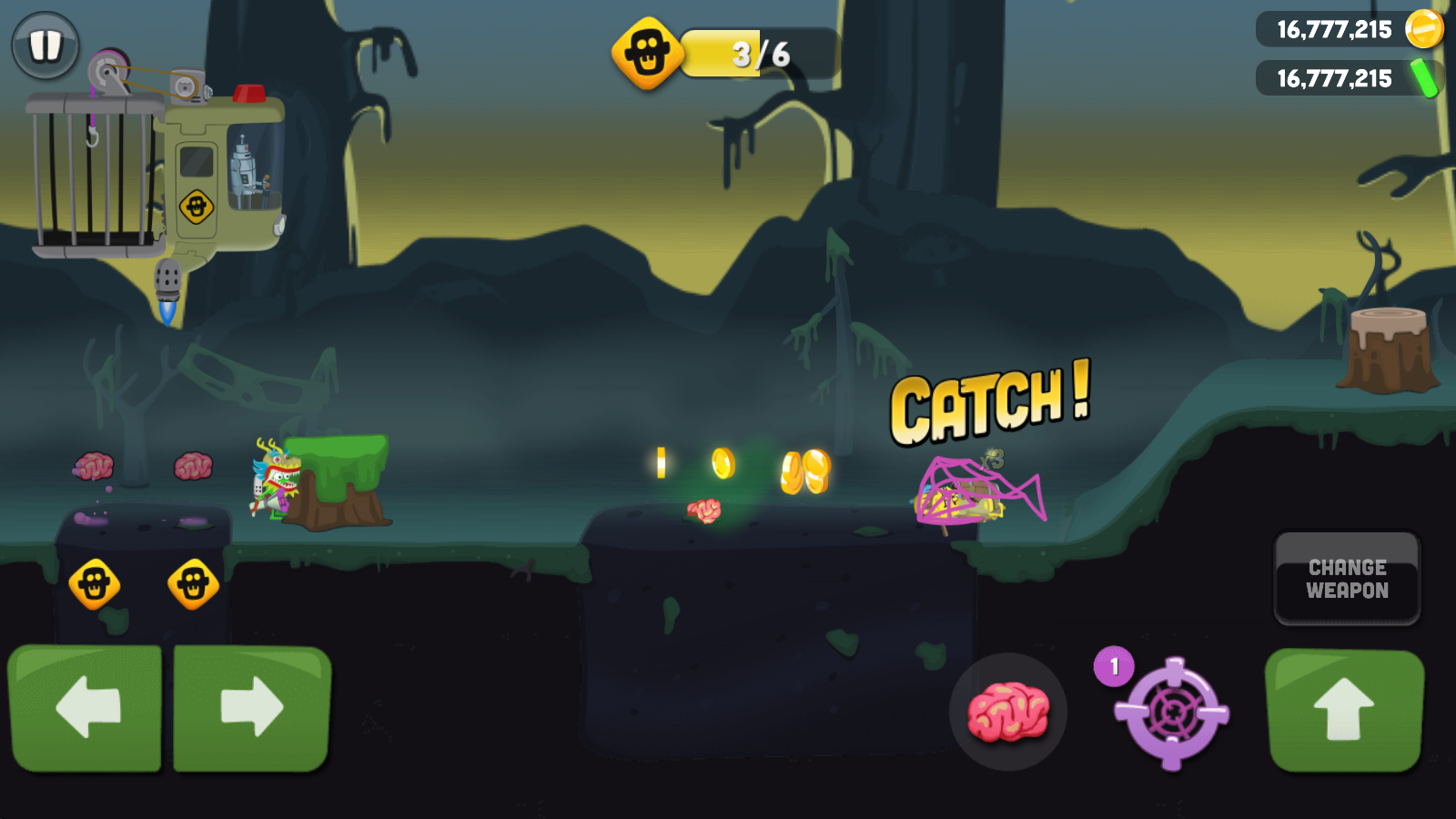The image size is (1456, 819).
Task: Move left with the left arrow button
Action: [86, 707]
